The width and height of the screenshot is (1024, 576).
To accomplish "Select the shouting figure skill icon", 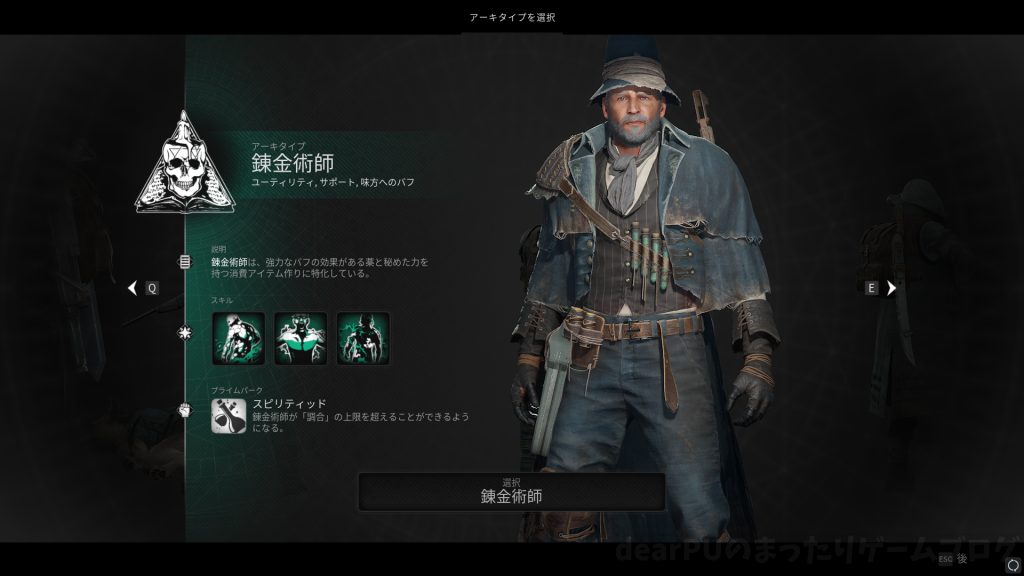I will click(x=300, y=338).
